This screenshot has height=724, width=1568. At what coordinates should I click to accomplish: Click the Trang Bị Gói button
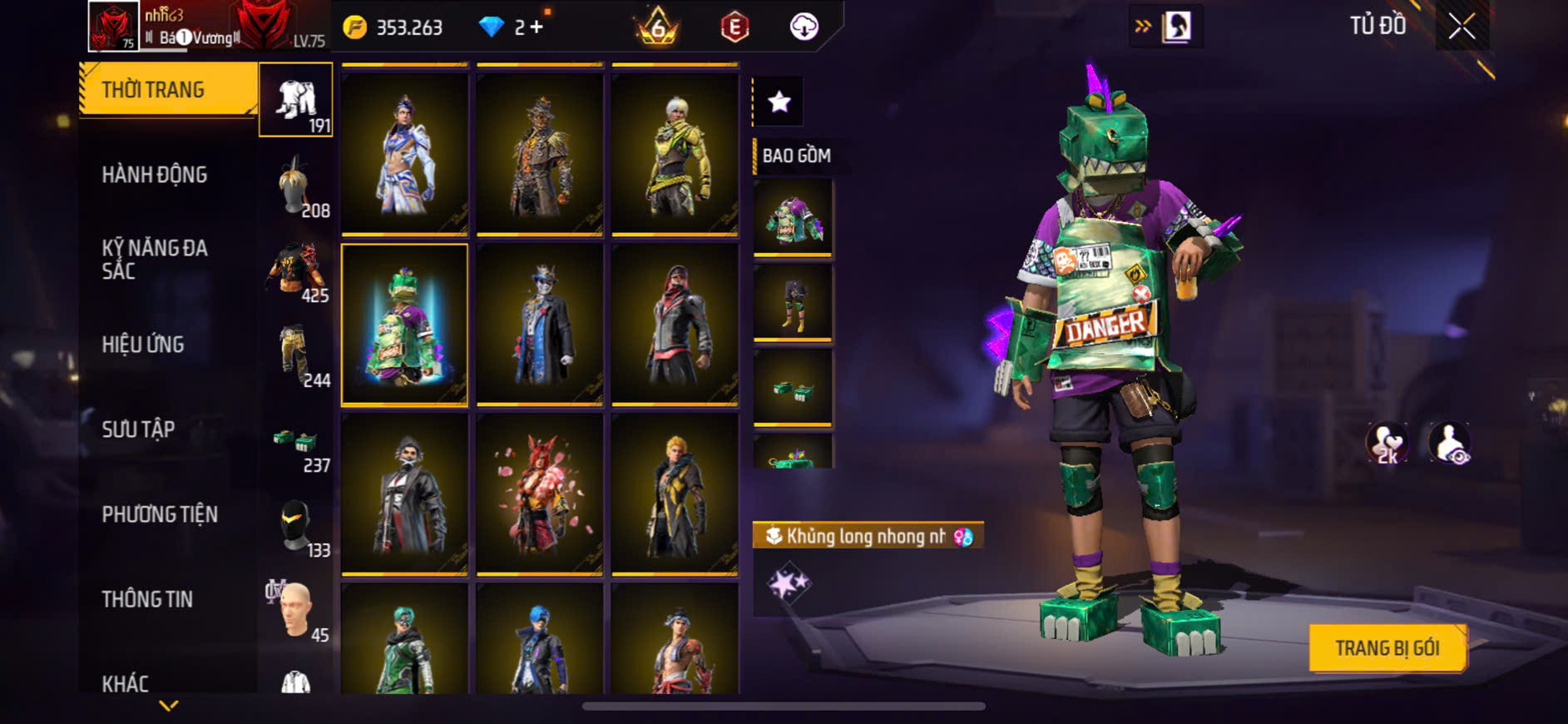click(1387, 647)
